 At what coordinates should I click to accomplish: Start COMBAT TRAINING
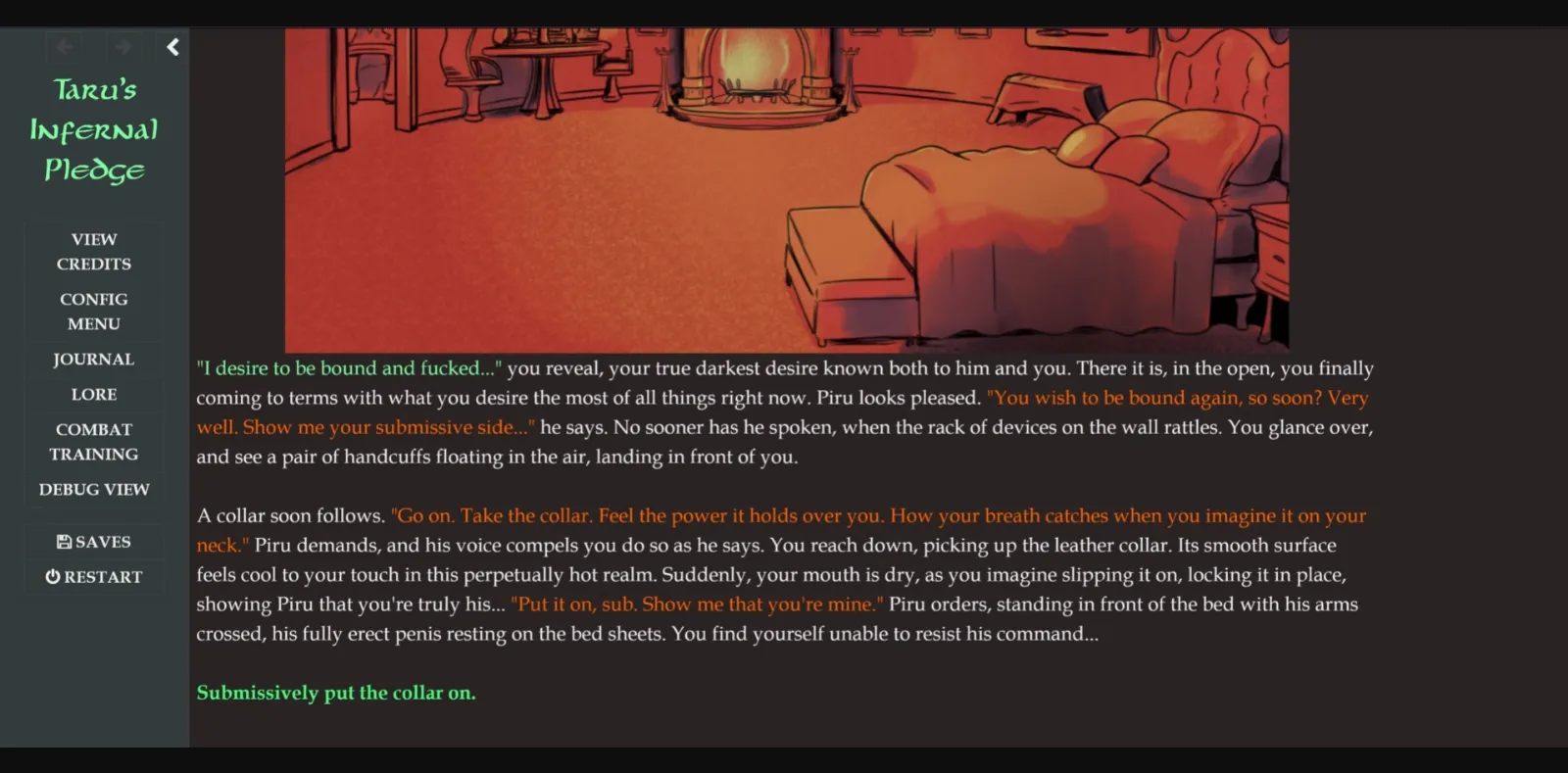pyautogui.click(x=93, y=441)
